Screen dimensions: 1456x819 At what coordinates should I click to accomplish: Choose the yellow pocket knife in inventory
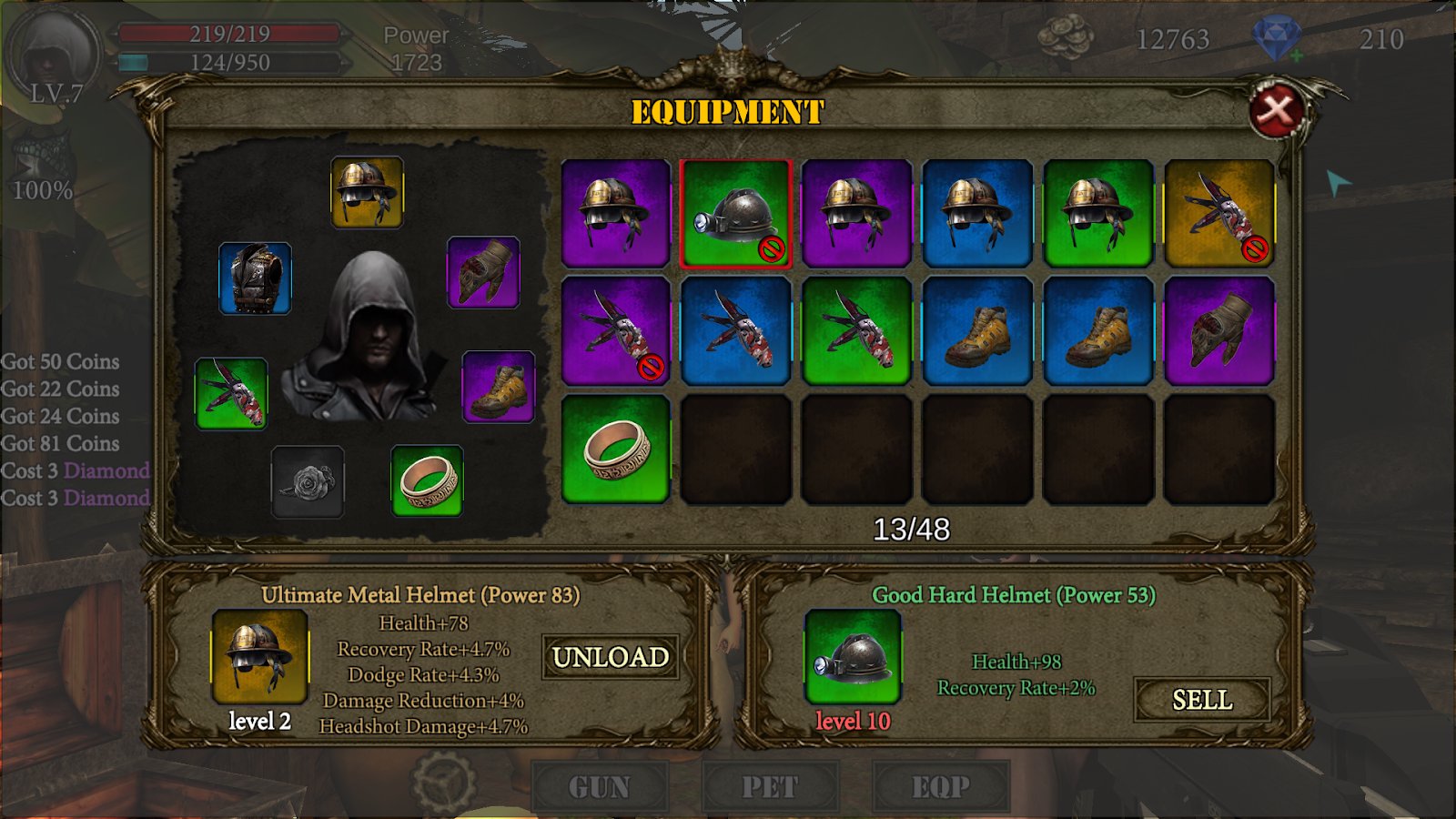[1218, 214]
